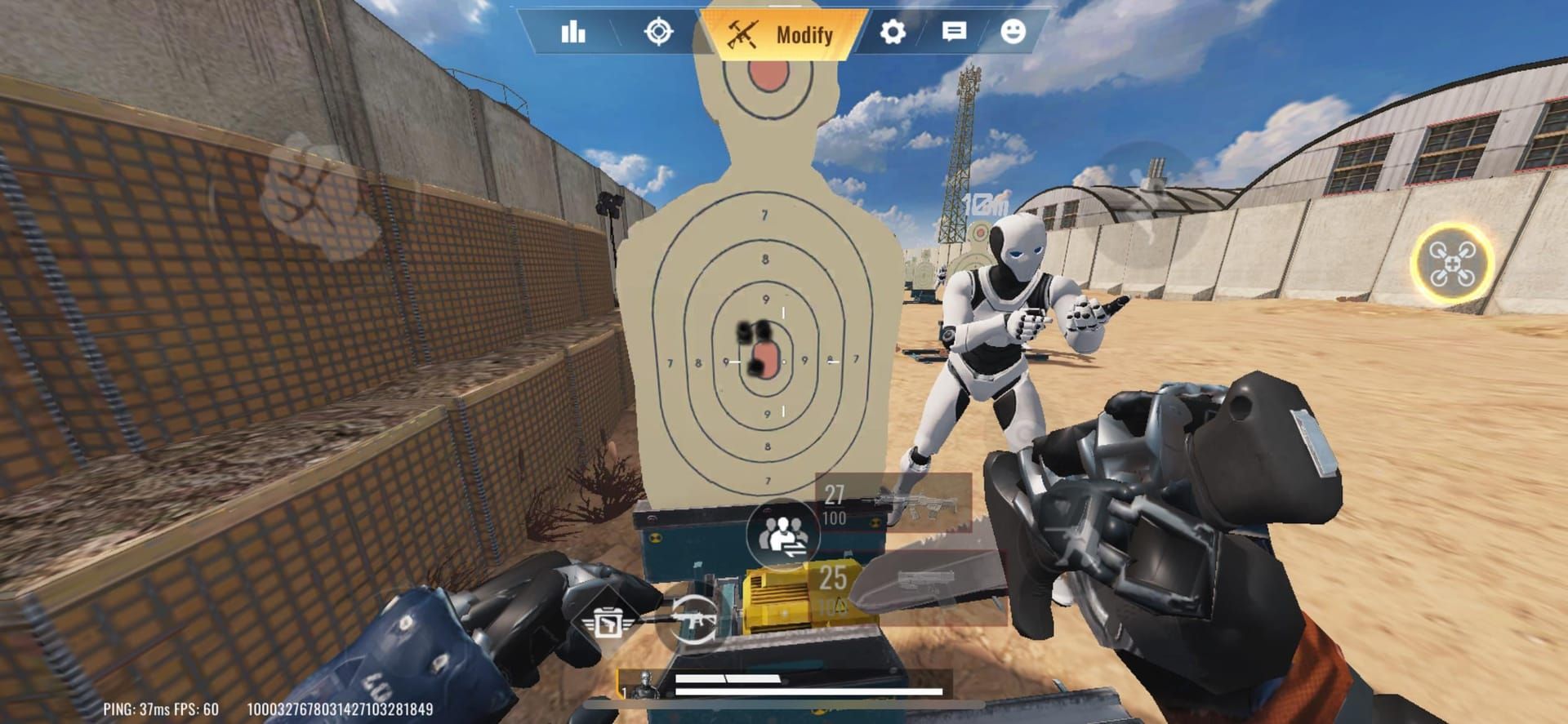Image resolution: width=1568 pixels, height=724 pixels.
Task: Tap the level 1 soldier avatar
Action: click(x=644, y=684)
